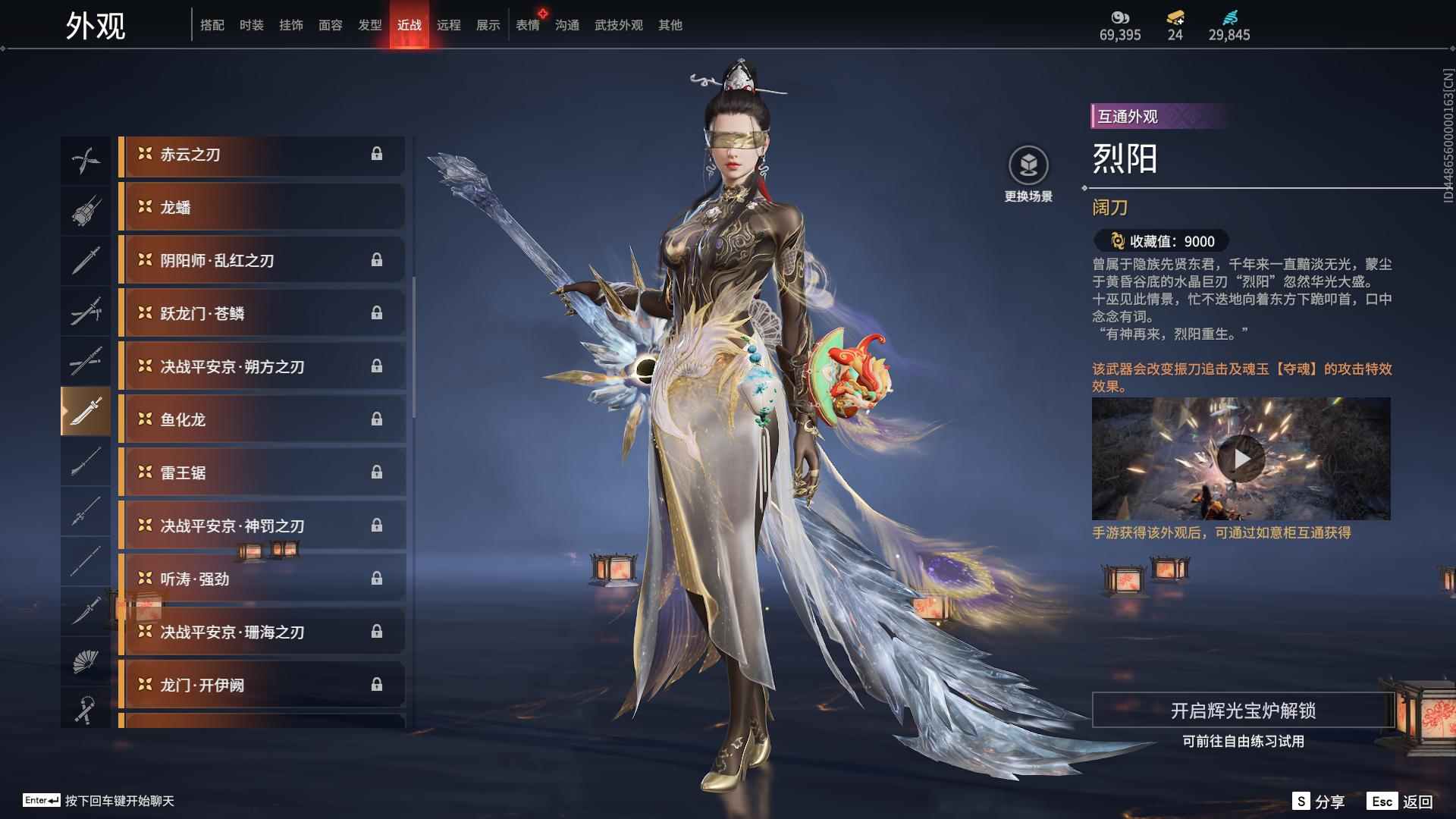Select the dual crossed blades weapon category icon
This screenshot has width=1456, height=819.
86,159
